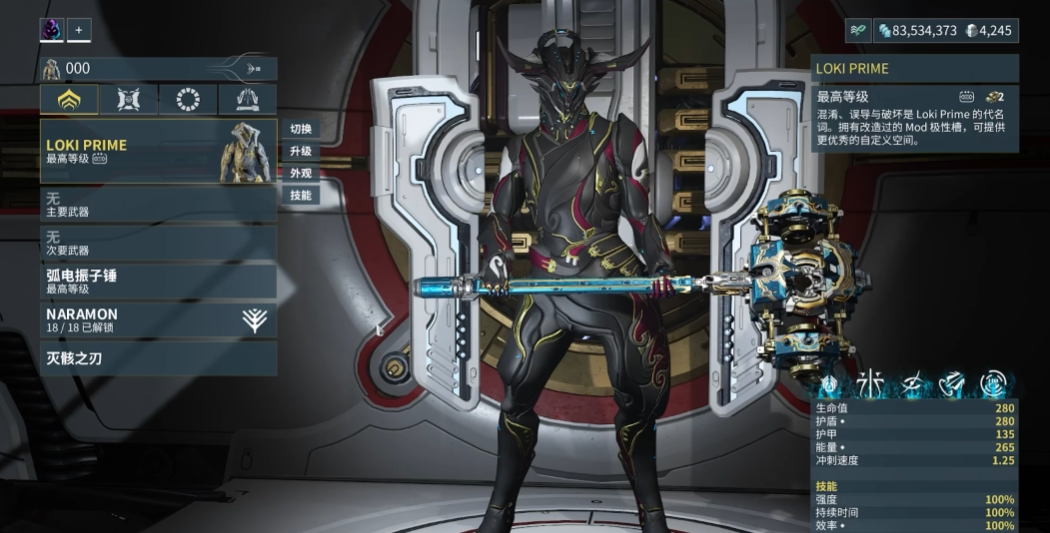Select the empty 主要武器 primary weapon slot
The width and height of the screenshot is (1050, 533).
[158, 204]
